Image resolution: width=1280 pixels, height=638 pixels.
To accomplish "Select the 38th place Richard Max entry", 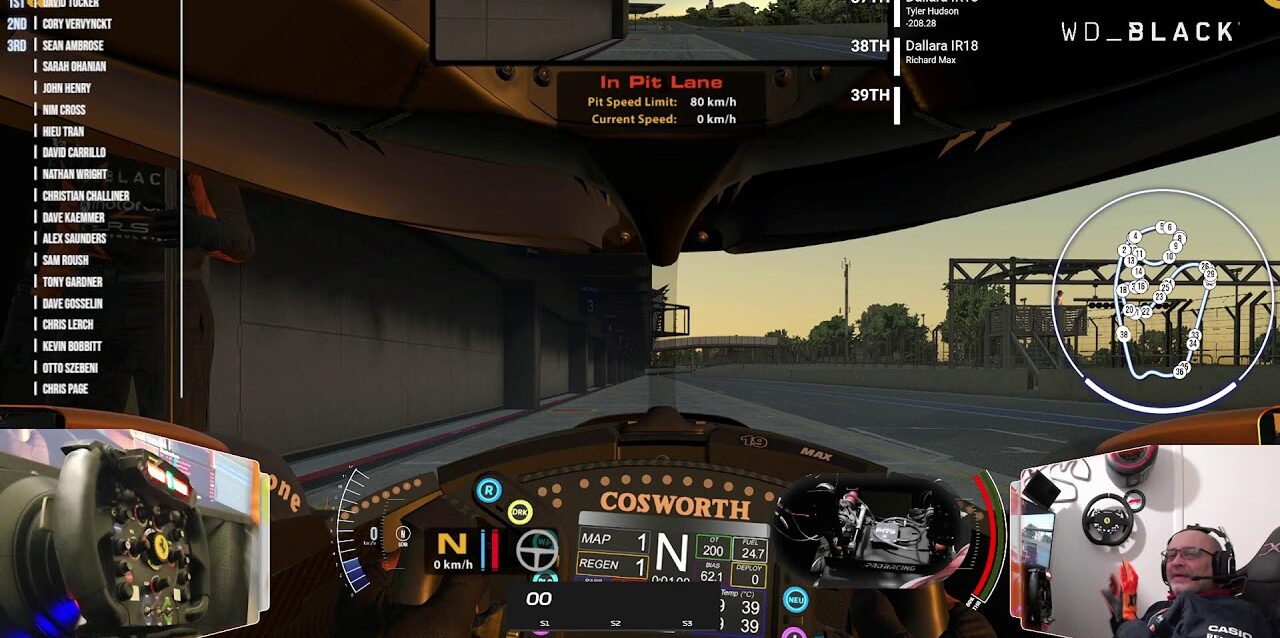I will (940, 52).
